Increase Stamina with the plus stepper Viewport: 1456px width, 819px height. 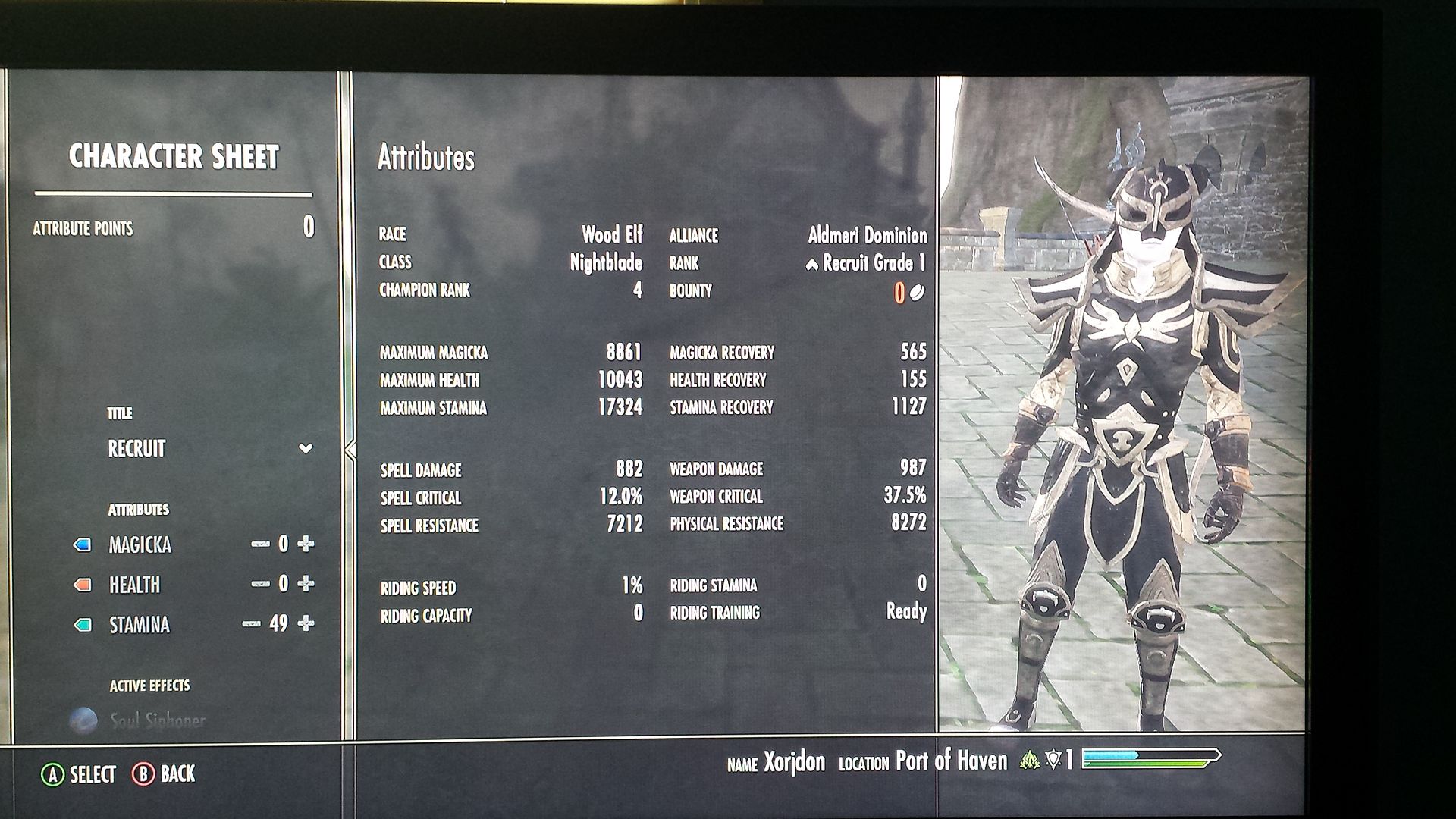click(x=306, y=624)
